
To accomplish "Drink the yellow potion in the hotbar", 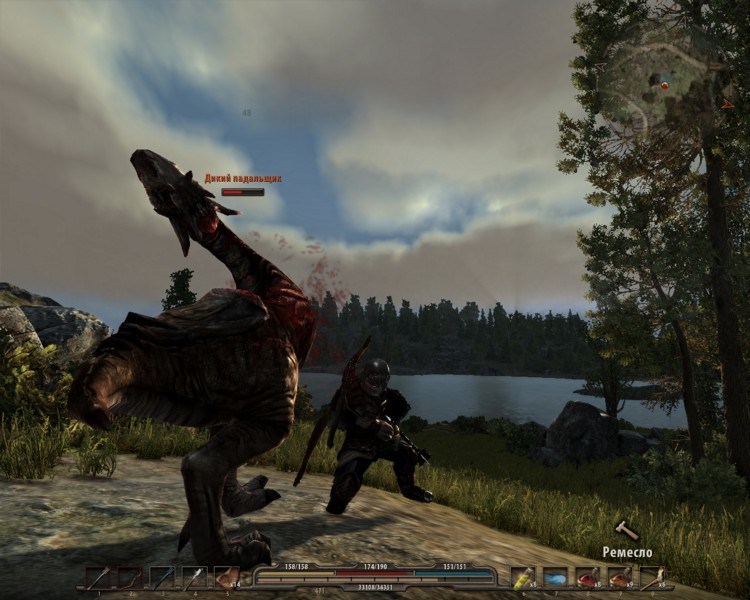I will point(523,577).
